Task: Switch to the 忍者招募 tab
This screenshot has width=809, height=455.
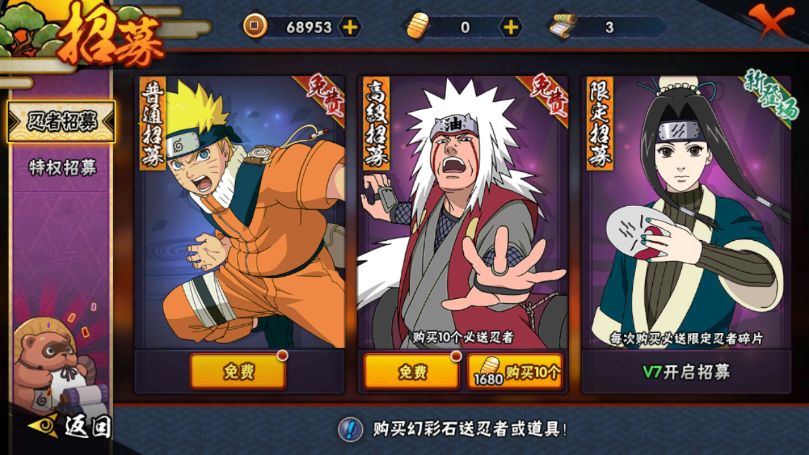Action: coord(62,122)
